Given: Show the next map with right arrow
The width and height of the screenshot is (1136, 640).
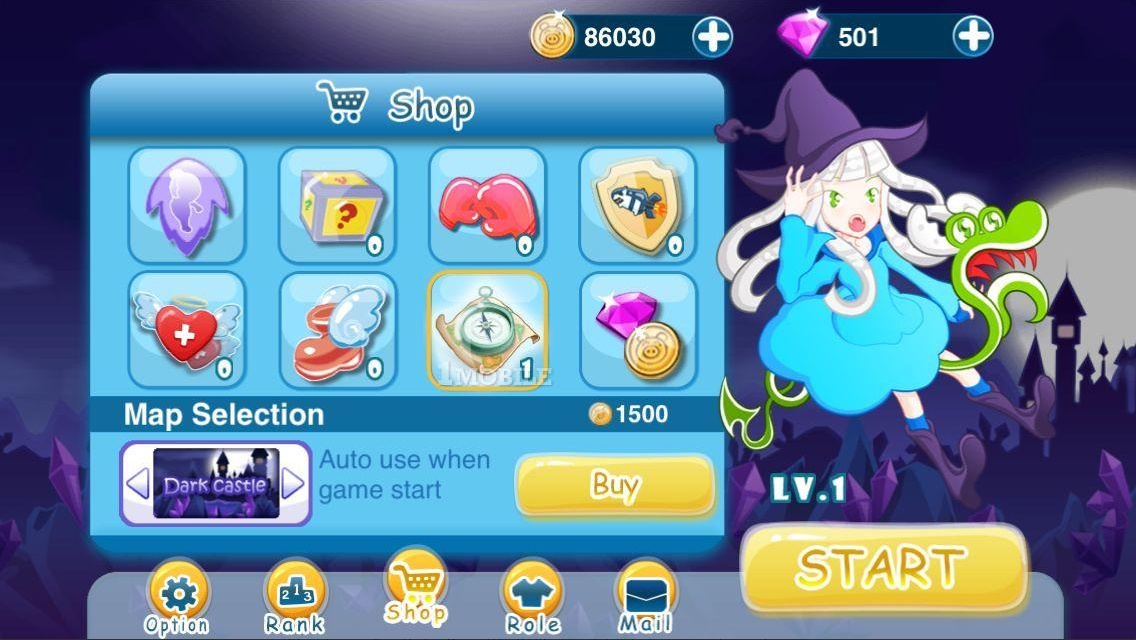Looking at the screenshot, I should 292,485.
